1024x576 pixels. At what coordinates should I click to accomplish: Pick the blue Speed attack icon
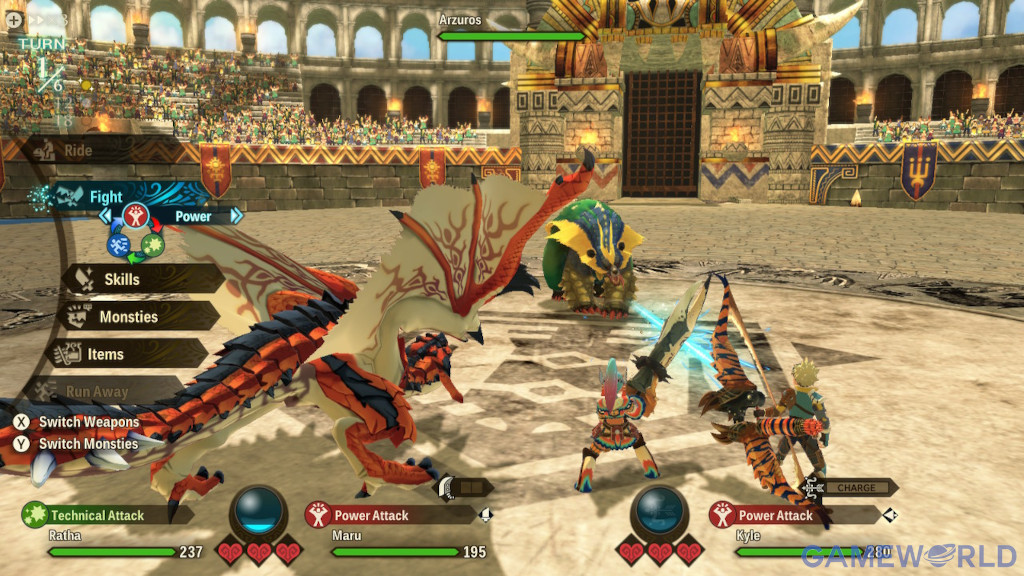tap(119, 245)
